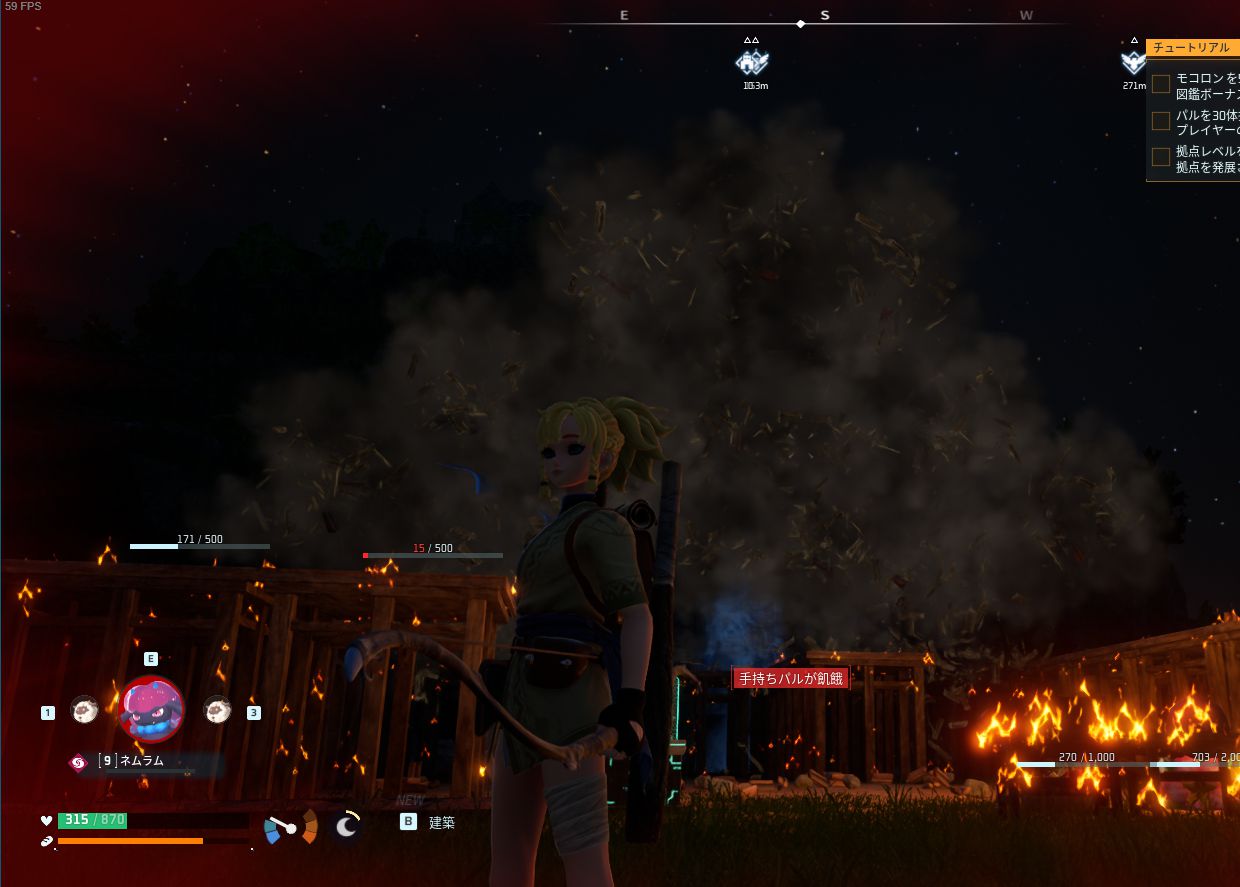
Task: Tick the 拠点レベル tutorial objective checkbox
Action: 1161,157
